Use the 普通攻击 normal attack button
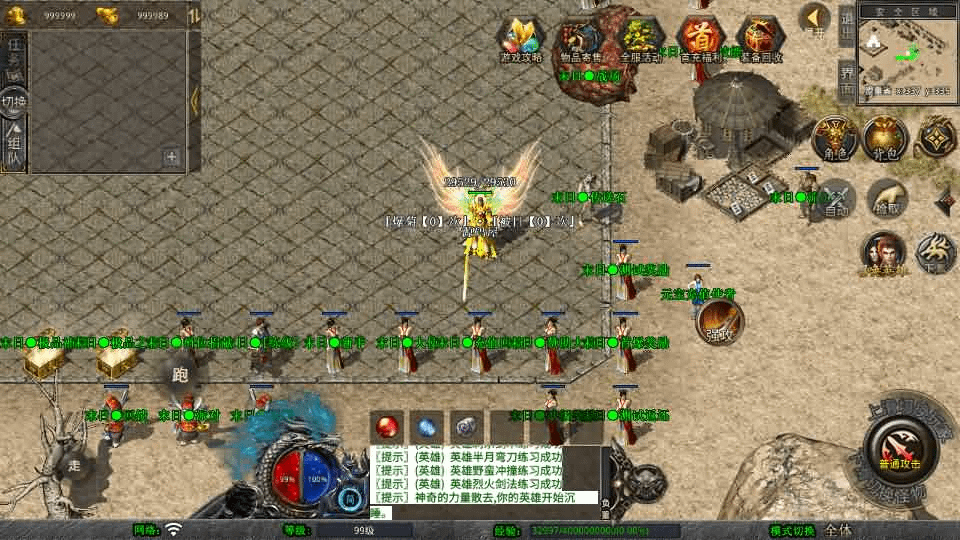Viewport: 960px width, 540px height. (x=897, y=446)
